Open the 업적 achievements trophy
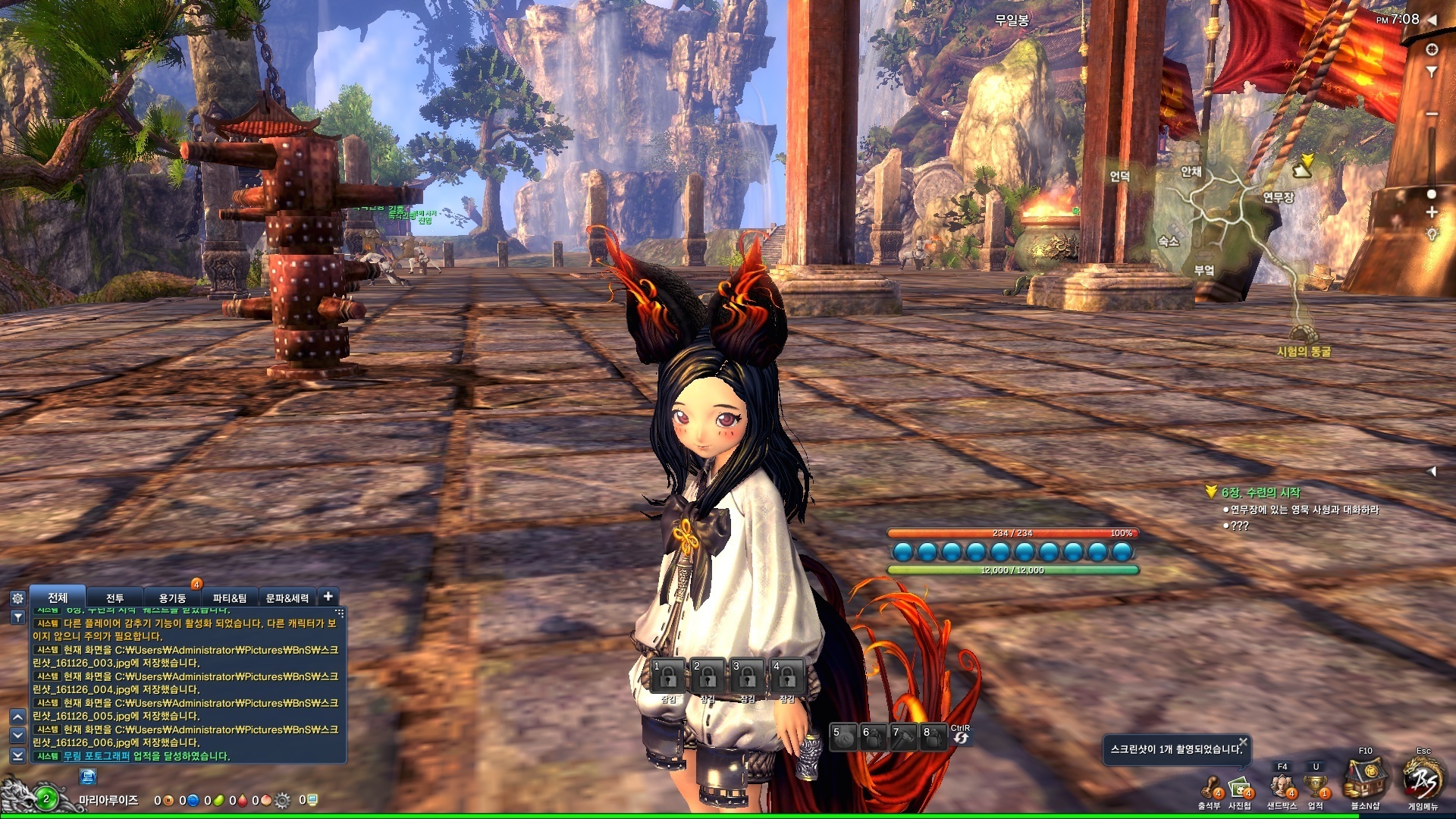The width and height of the screenshot is (1456, 819). (x=1316, y=787)
